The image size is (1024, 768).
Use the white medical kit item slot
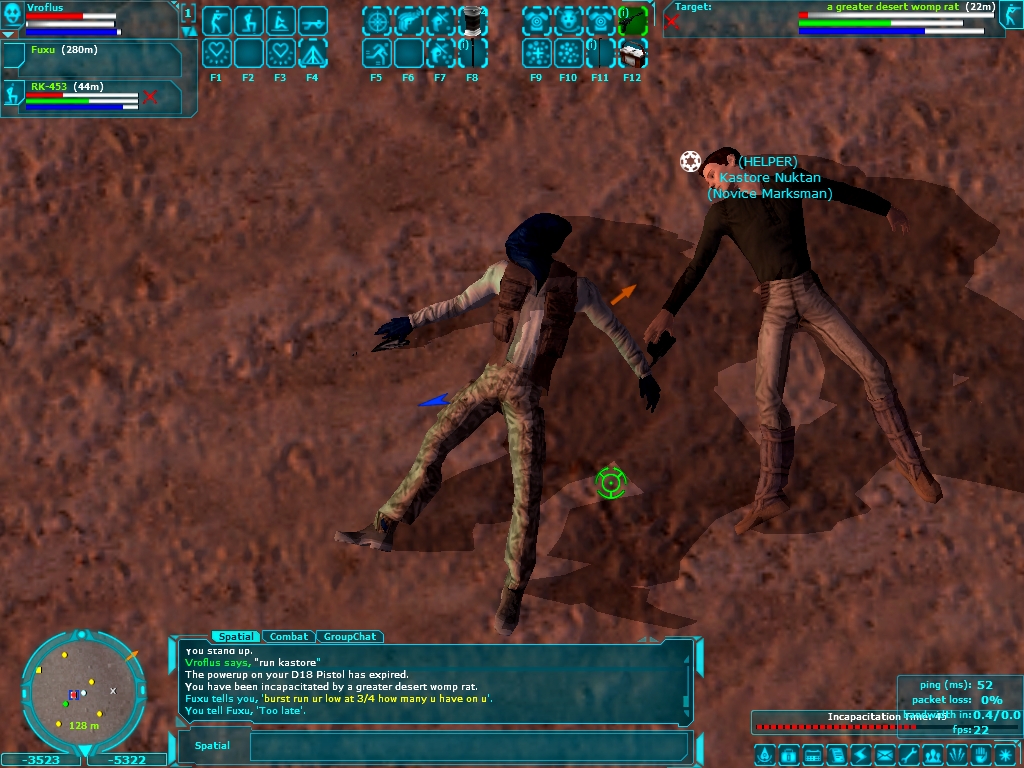click(631, 53)
